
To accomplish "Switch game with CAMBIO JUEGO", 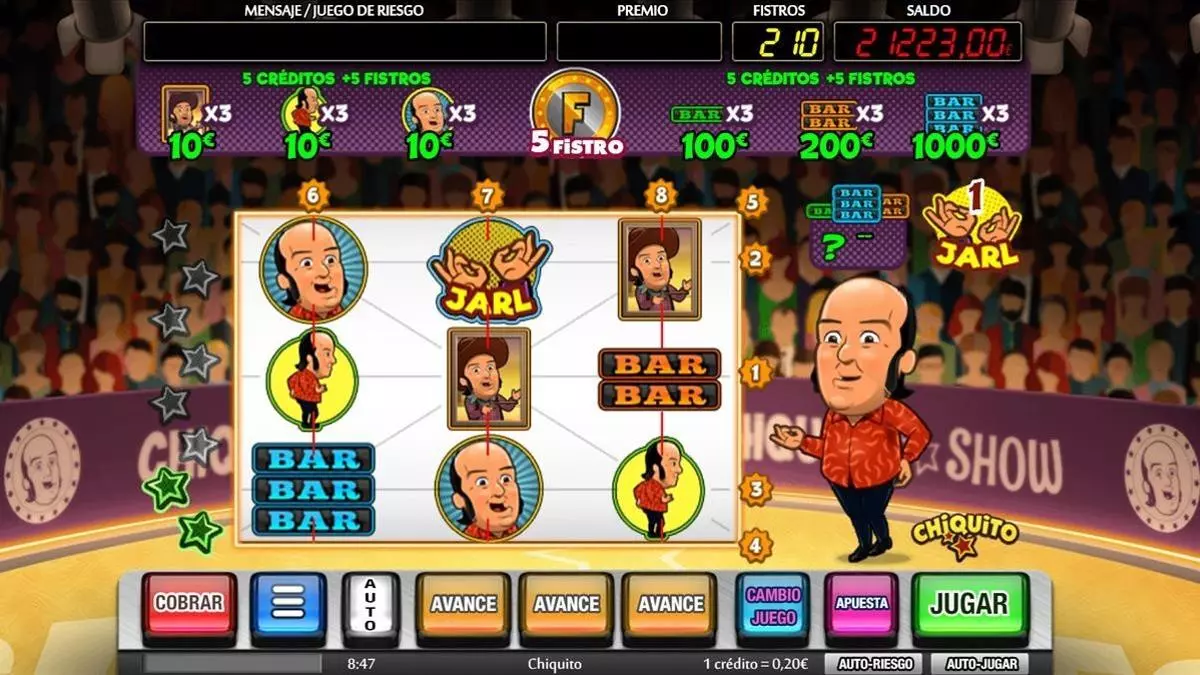I will pos(772,605).
